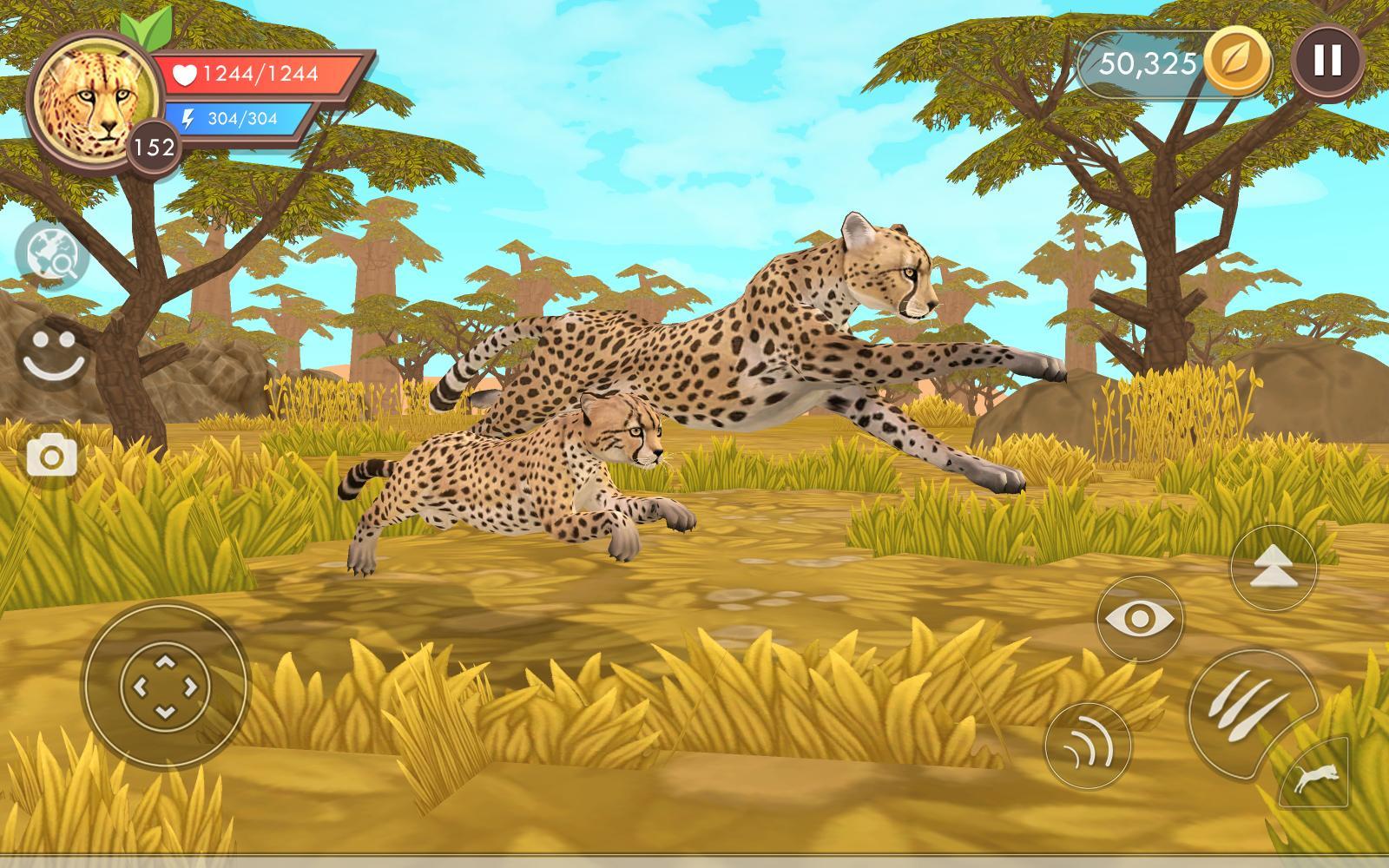Tap the heart icon on health bar
This screenshot has width=1389, height=868.
188,76
